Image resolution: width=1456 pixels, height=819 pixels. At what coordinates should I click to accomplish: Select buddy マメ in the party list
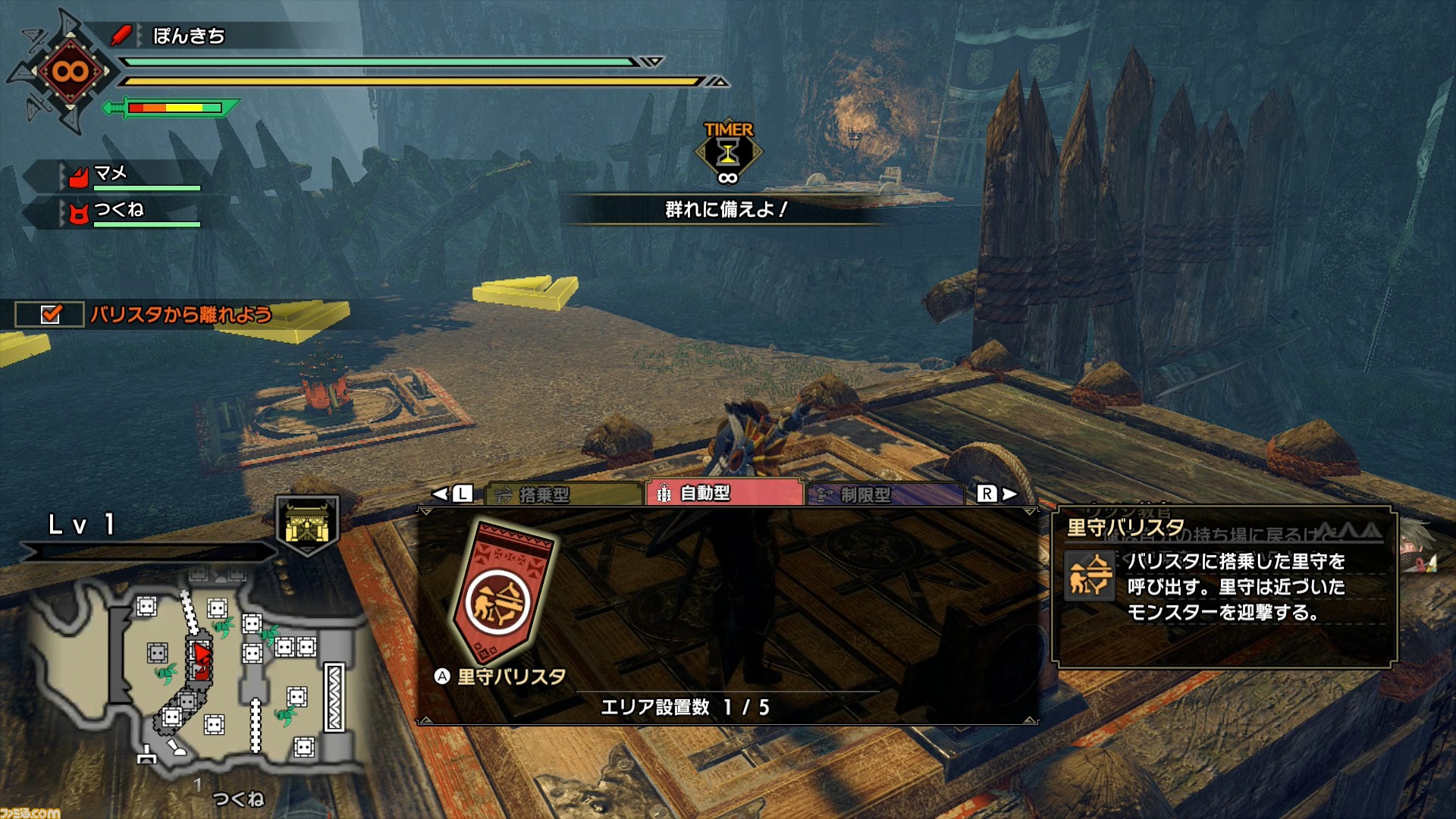[111, 174]
